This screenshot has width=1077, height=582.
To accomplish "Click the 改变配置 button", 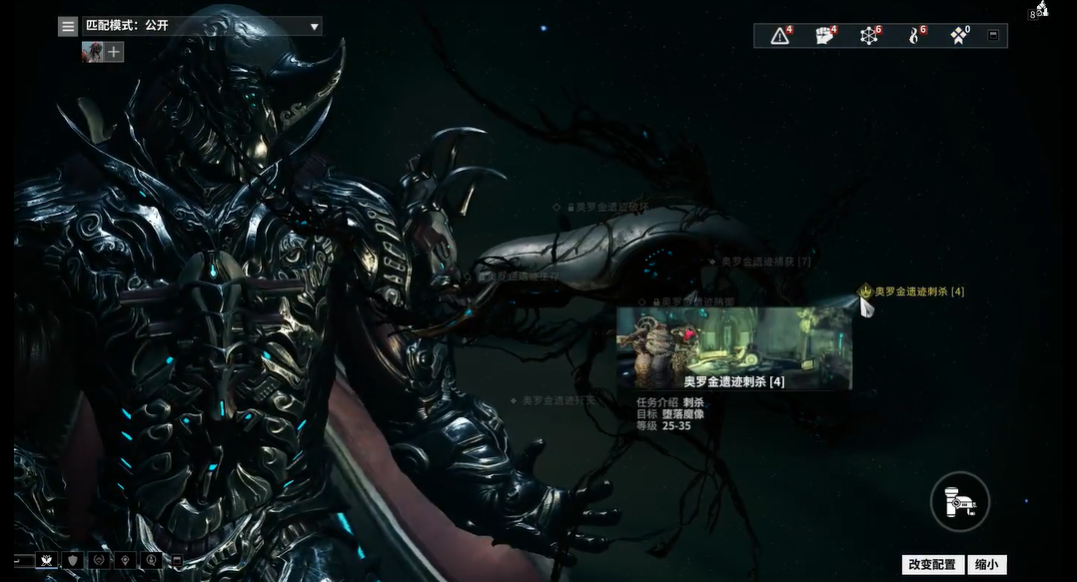I will 933,565.
